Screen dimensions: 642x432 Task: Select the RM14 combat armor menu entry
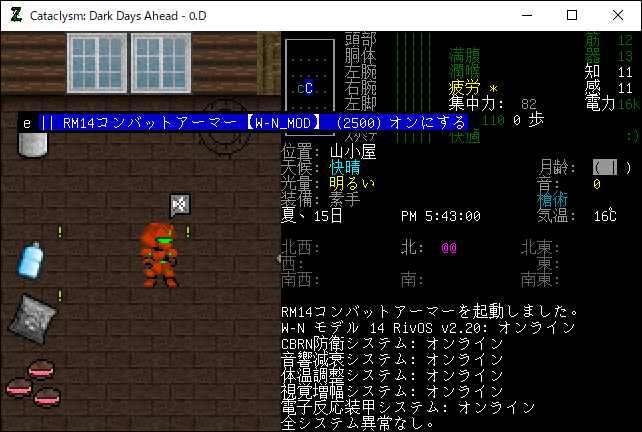coord(244,122)
